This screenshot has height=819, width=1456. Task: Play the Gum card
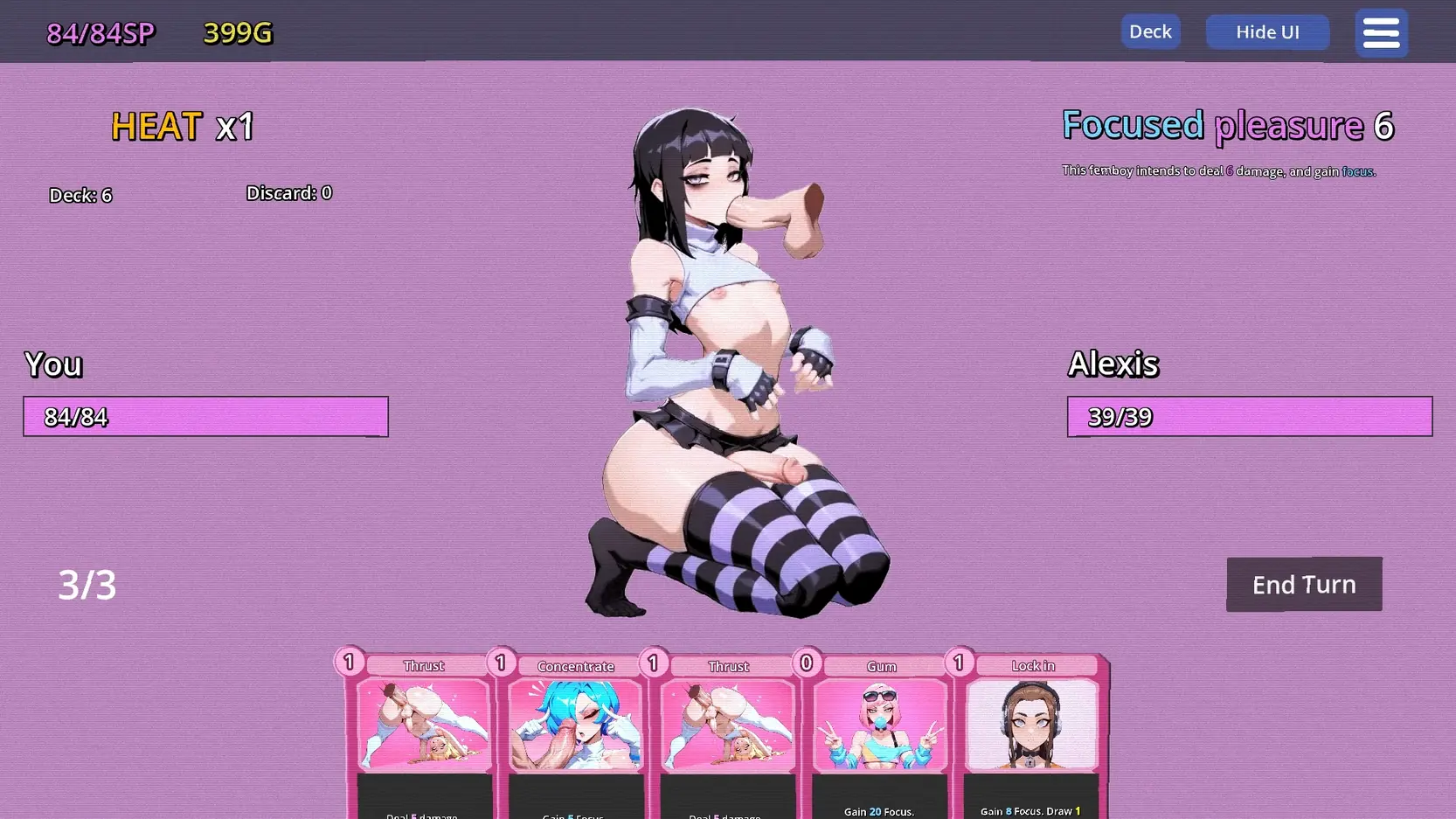(880, 734)
